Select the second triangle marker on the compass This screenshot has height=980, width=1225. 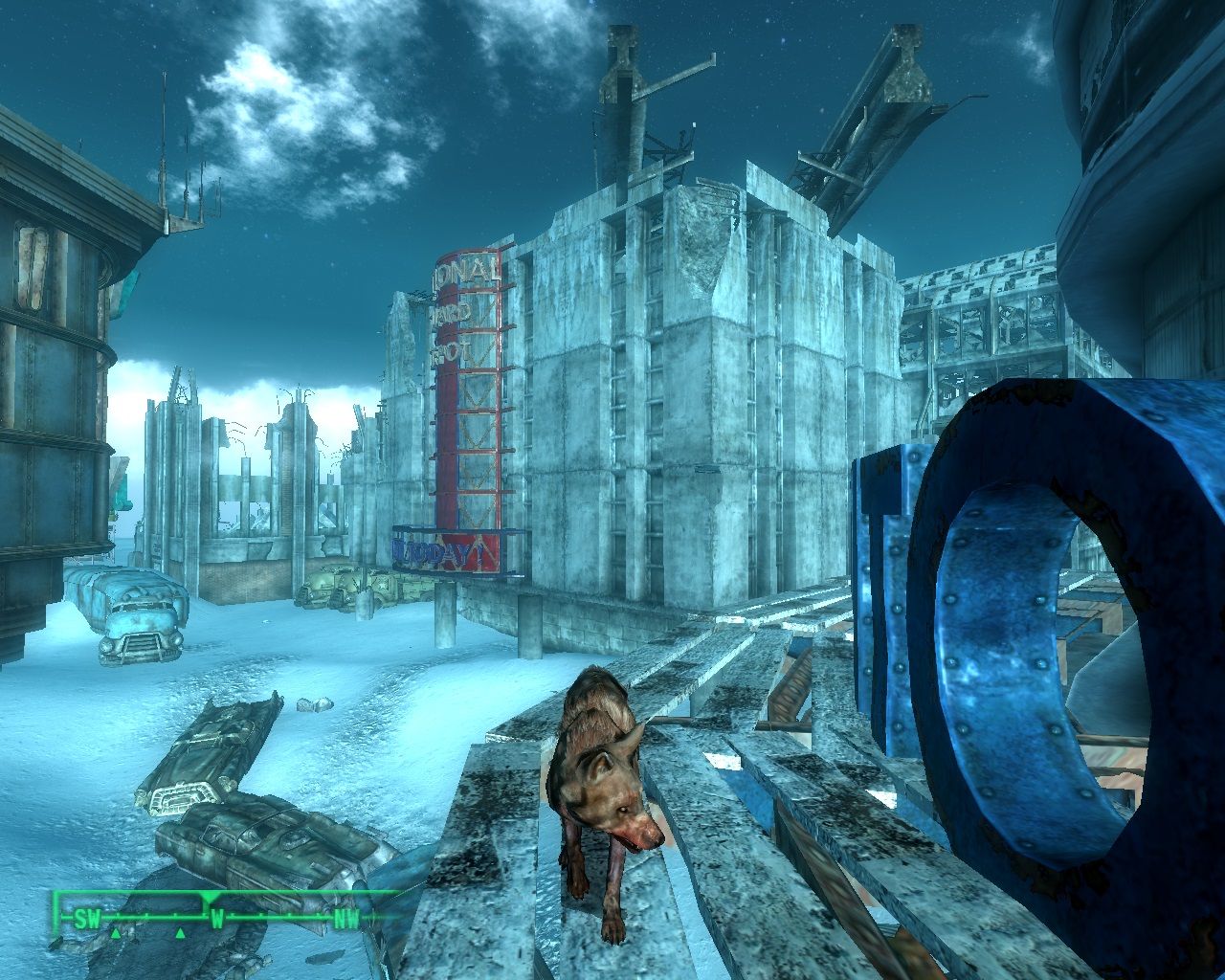pos(180,933)
